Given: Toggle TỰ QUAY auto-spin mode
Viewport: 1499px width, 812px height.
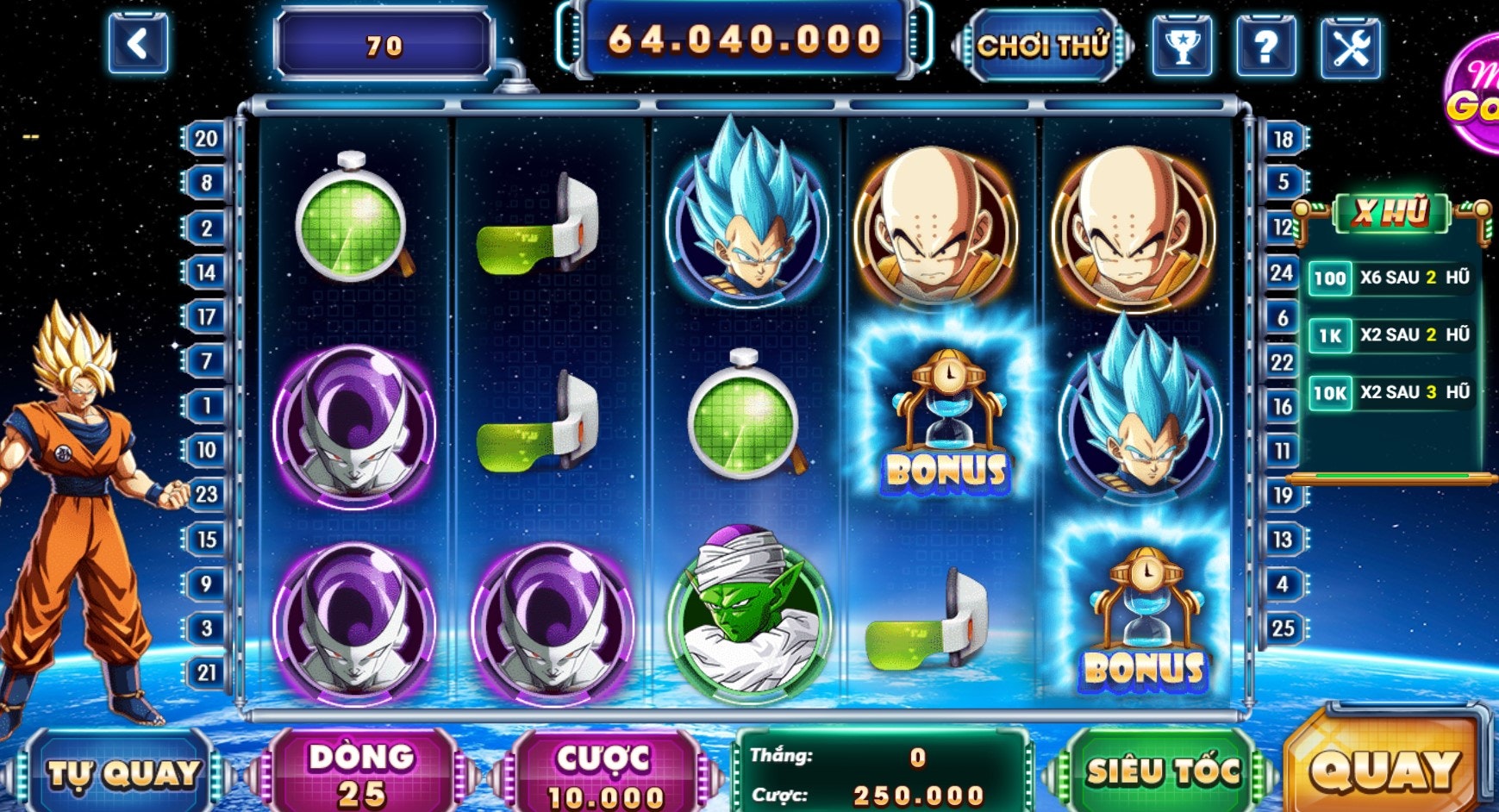Looking at the screenshot, I should (x=123, y=774).
